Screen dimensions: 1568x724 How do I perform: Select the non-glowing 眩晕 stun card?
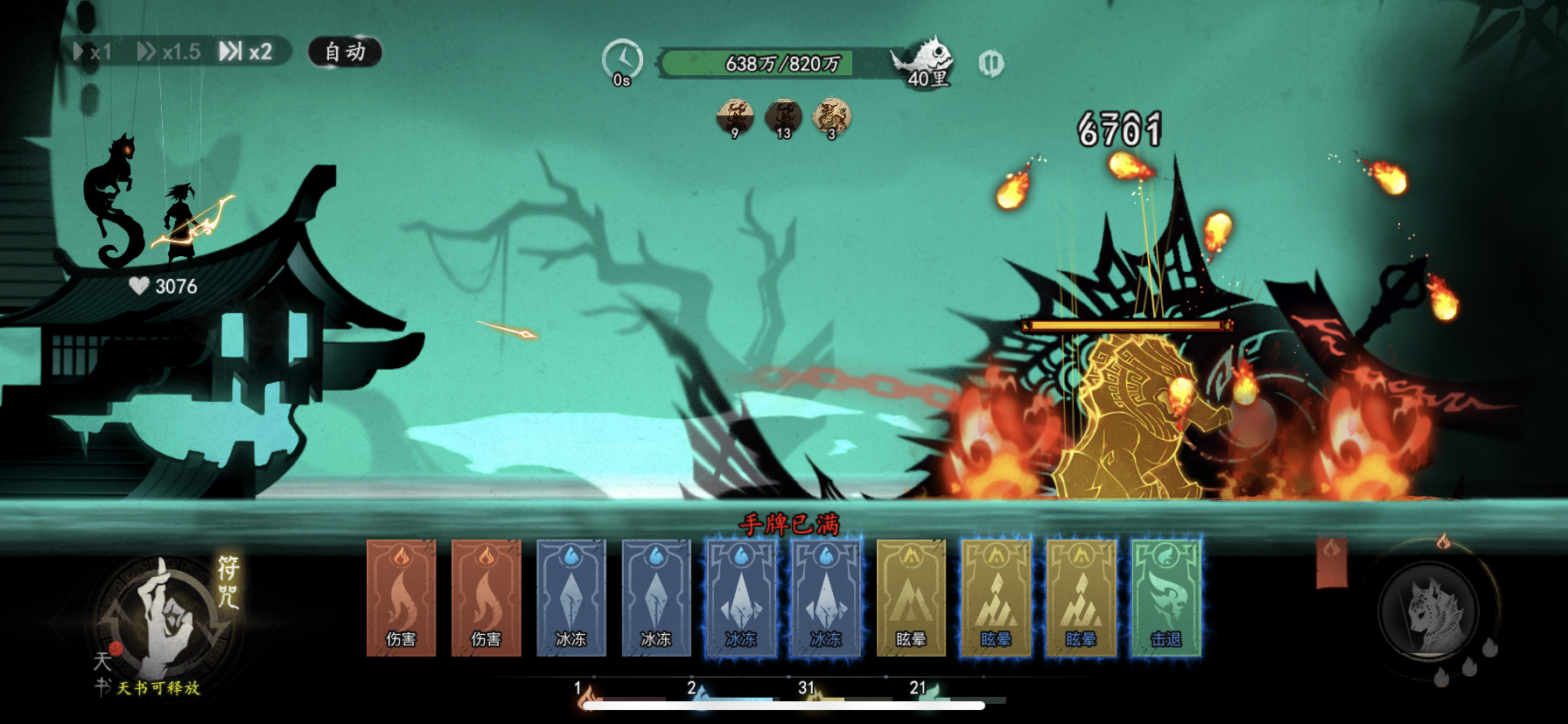coord(911,598)
